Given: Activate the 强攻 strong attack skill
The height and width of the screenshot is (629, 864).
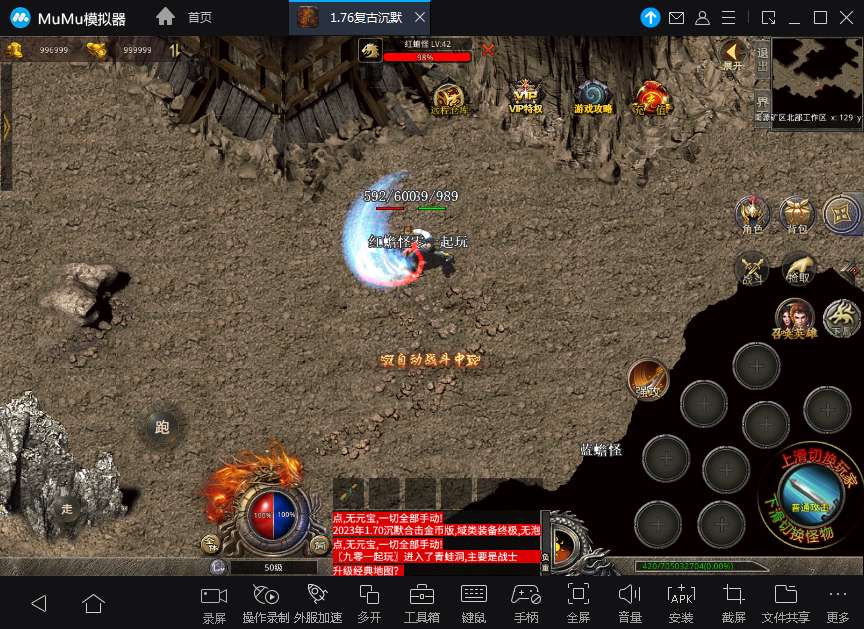Looking at the screenshot, I should pos(648,379).
